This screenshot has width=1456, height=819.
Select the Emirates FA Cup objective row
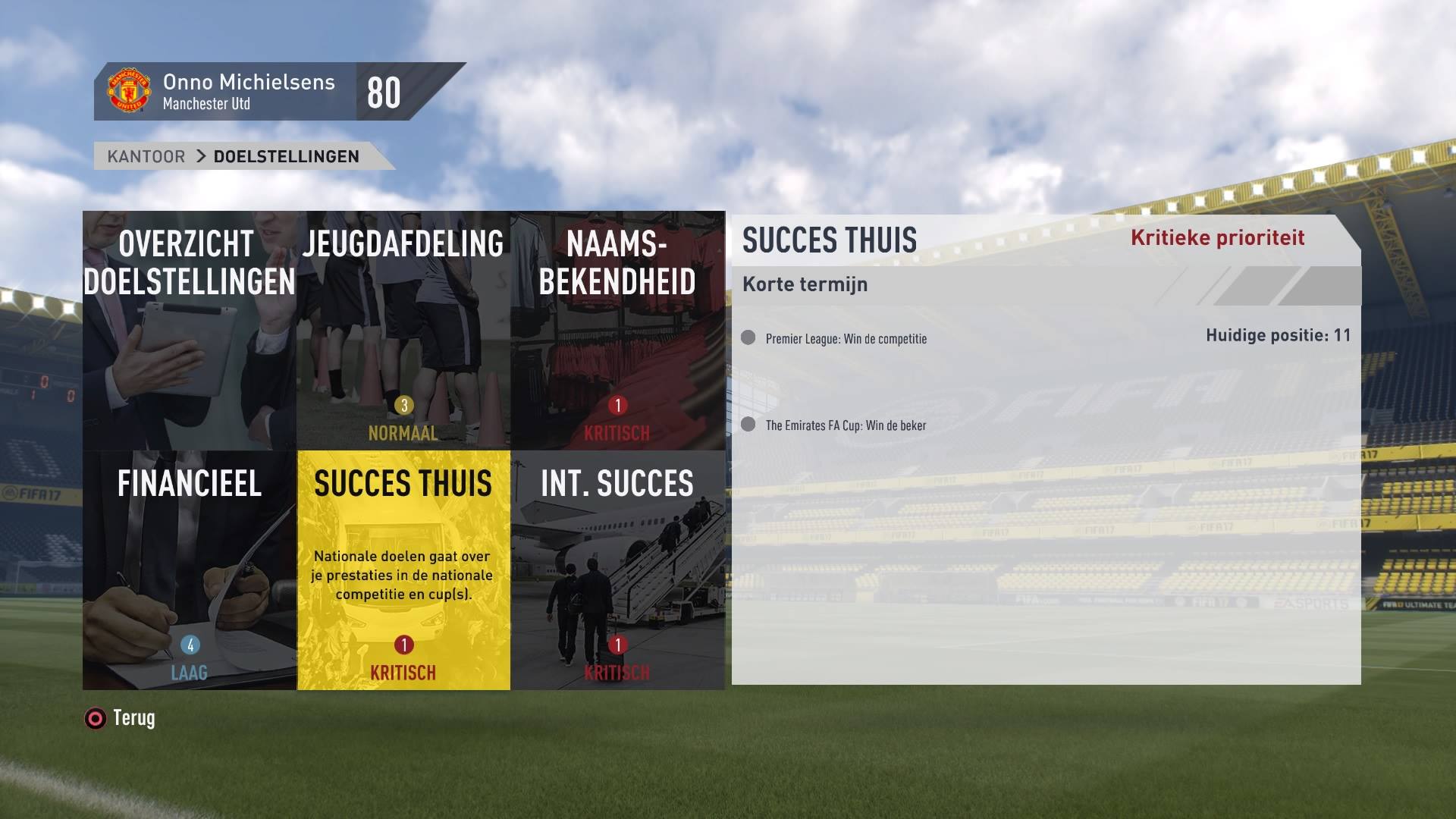point(846,425)
